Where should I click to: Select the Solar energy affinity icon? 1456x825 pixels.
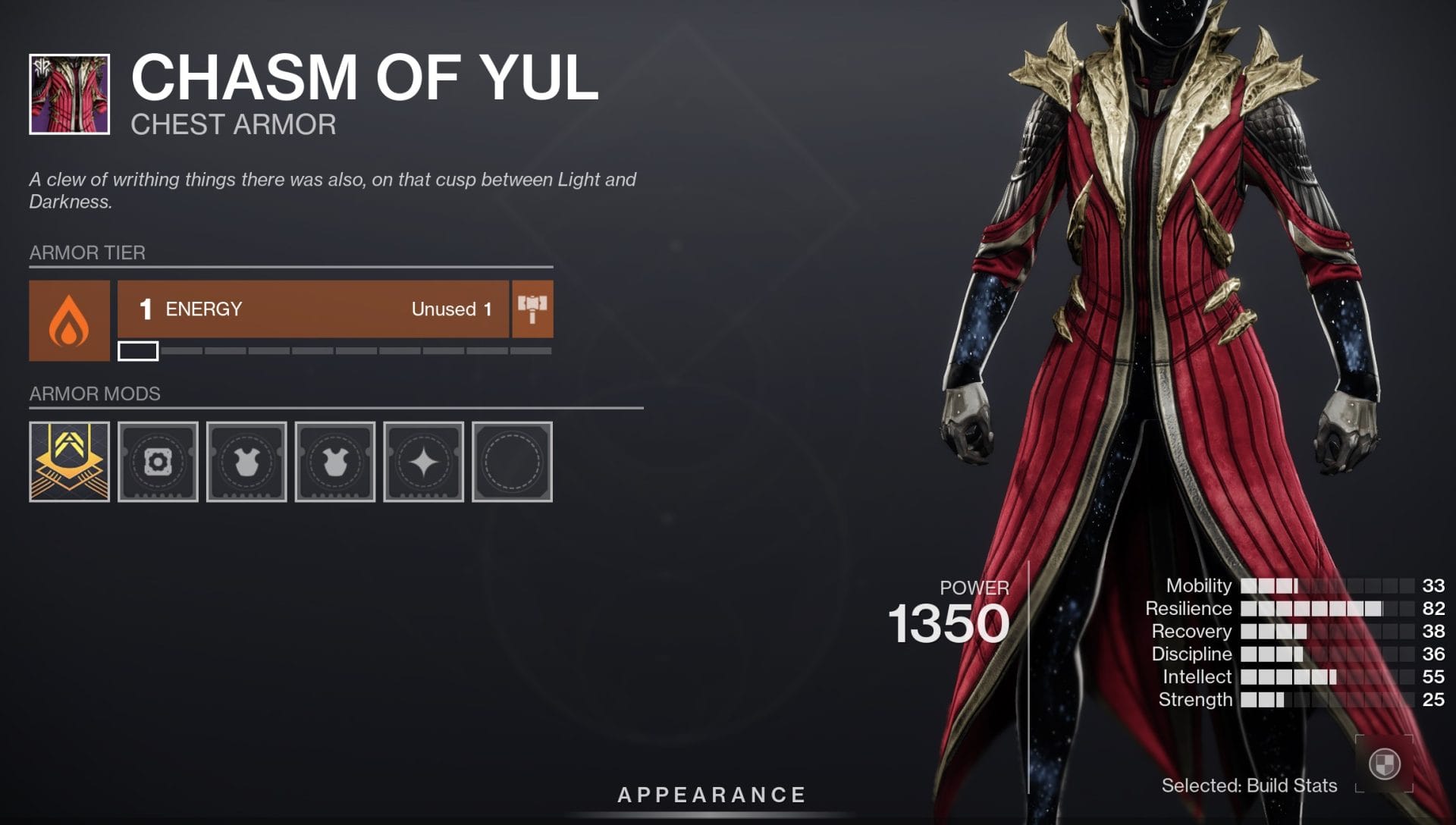(69, 319)
